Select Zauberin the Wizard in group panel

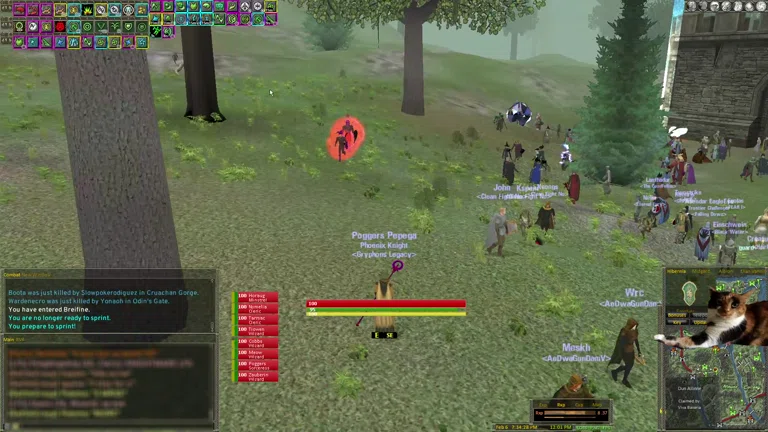pos(257,377)
